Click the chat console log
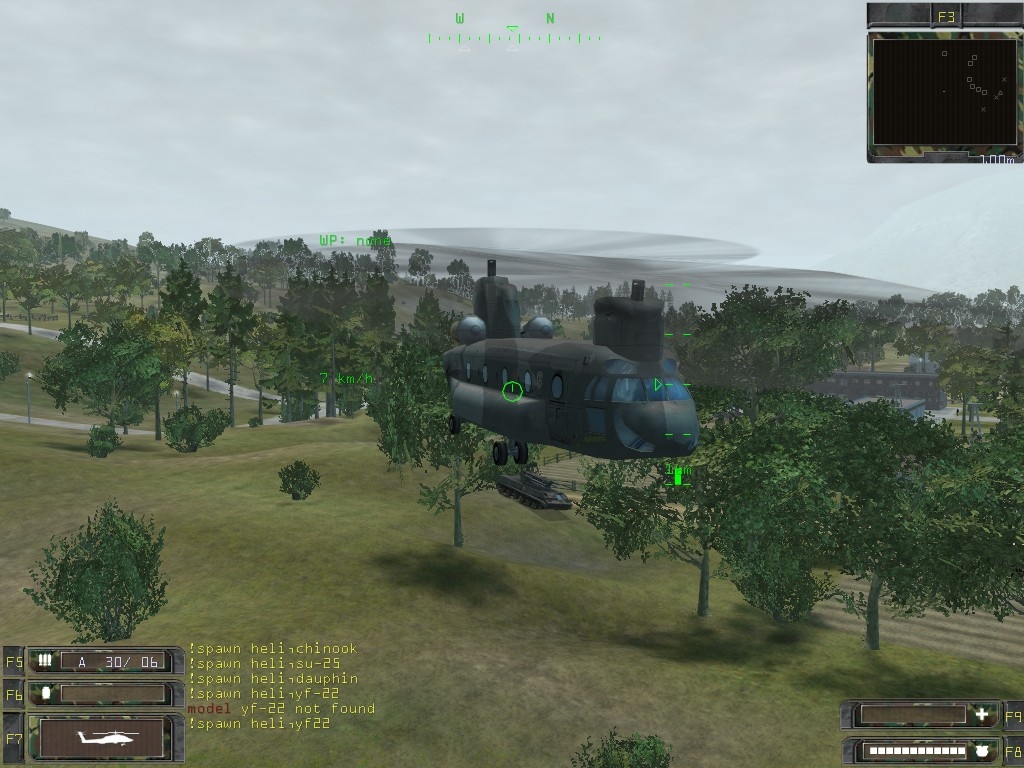This screenshot has height=768, width=1024. [281, 686]
